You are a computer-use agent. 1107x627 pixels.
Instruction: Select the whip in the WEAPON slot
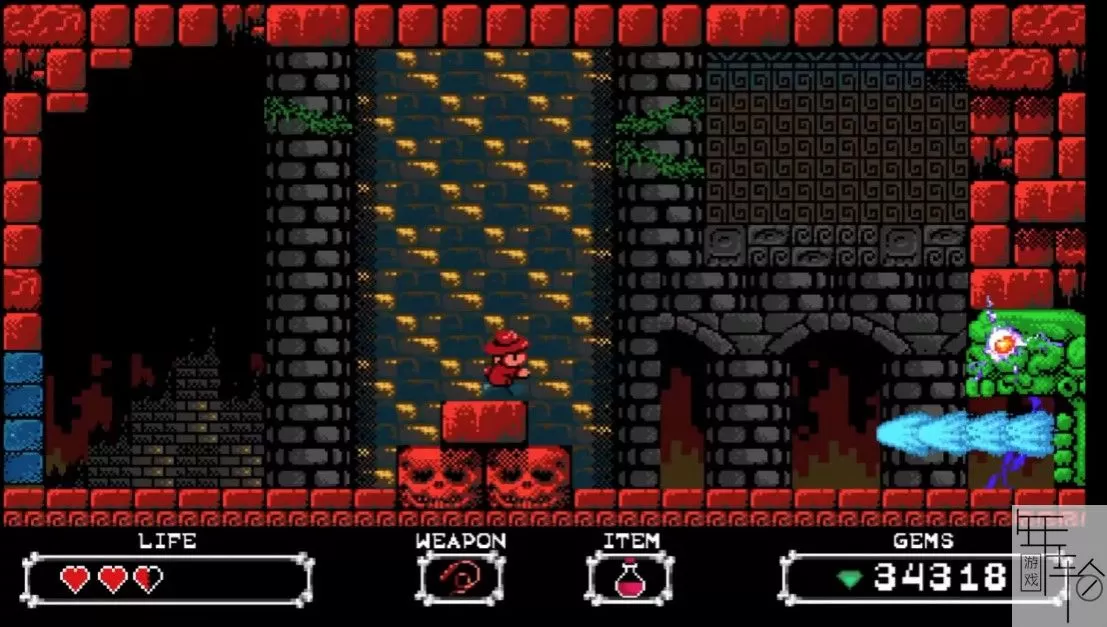[460, 578]
